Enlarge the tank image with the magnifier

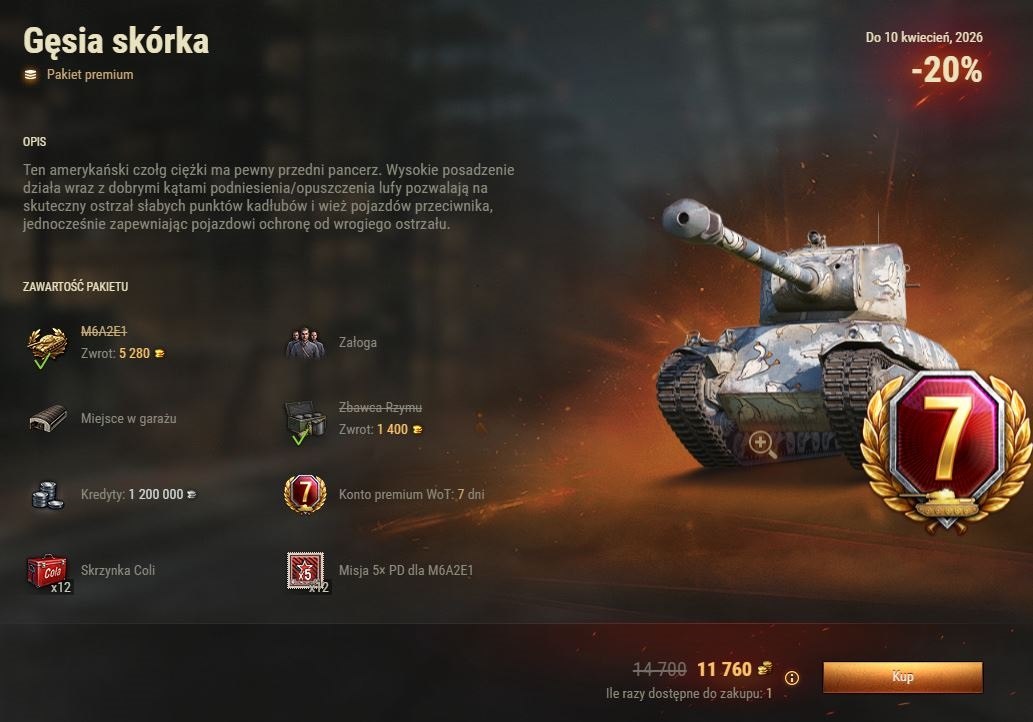tap(761, 443)
